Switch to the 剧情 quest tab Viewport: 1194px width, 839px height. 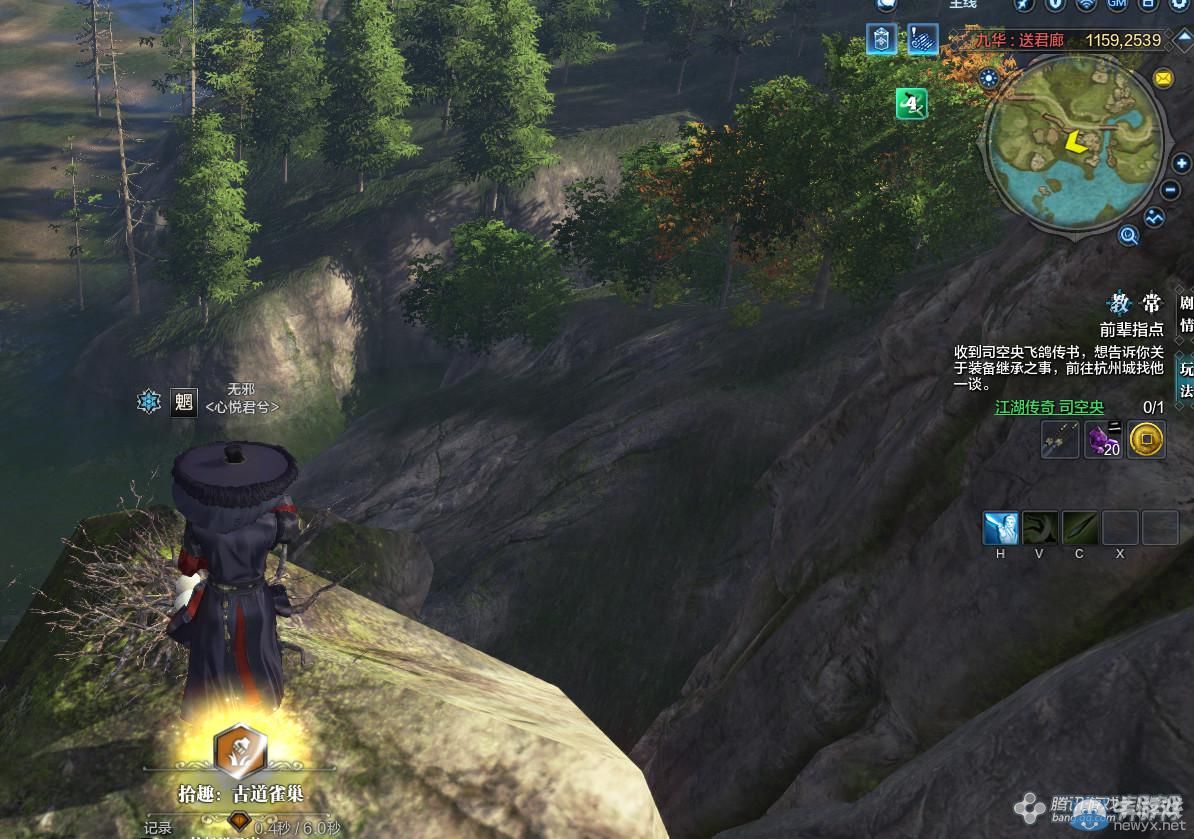point(1186,314)
